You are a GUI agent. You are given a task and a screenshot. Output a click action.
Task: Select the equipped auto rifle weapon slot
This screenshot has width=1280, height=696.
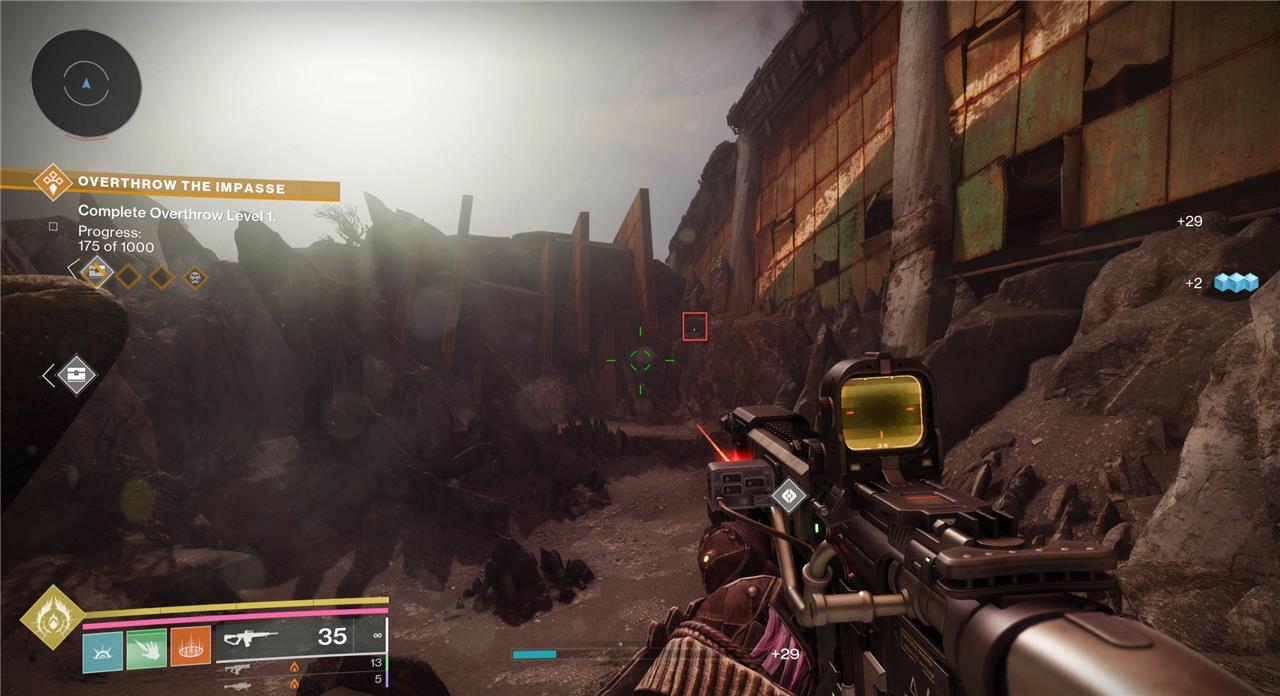[300, 637]
